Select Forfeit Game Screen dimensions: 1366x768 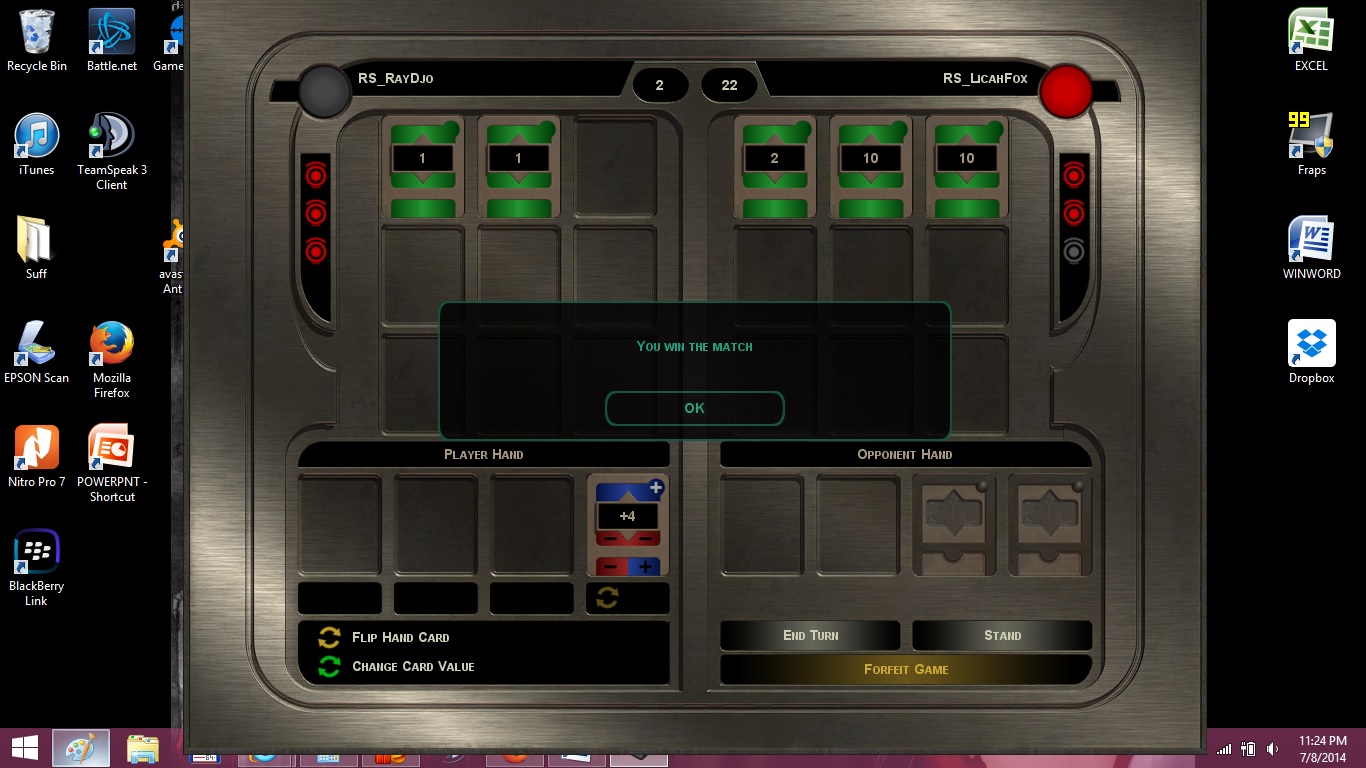click(905, 670)
